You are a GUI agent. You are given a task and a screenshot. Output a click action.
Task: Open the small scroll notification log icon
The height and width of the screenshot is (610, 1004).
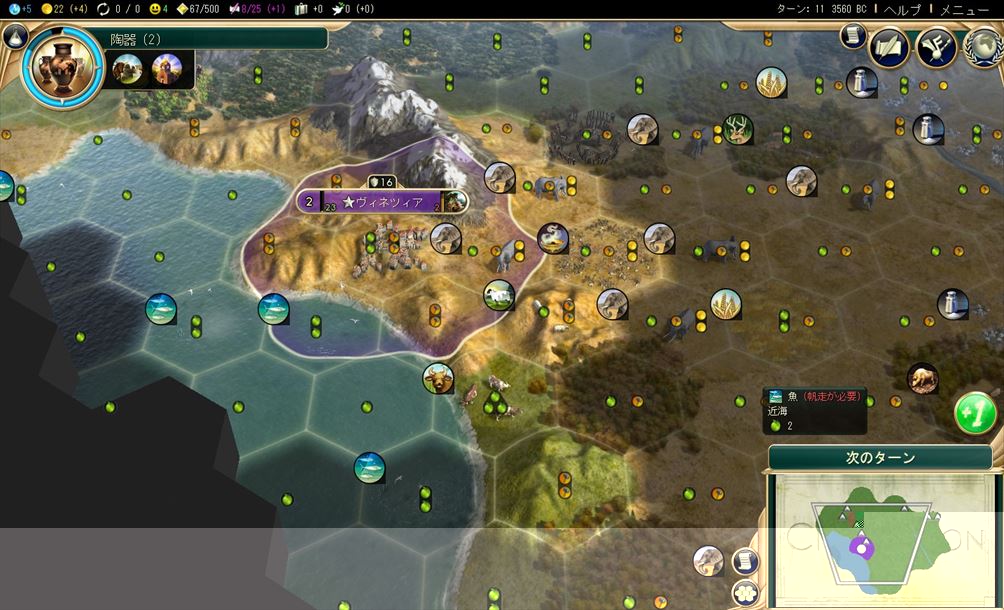tap(851, 36)
